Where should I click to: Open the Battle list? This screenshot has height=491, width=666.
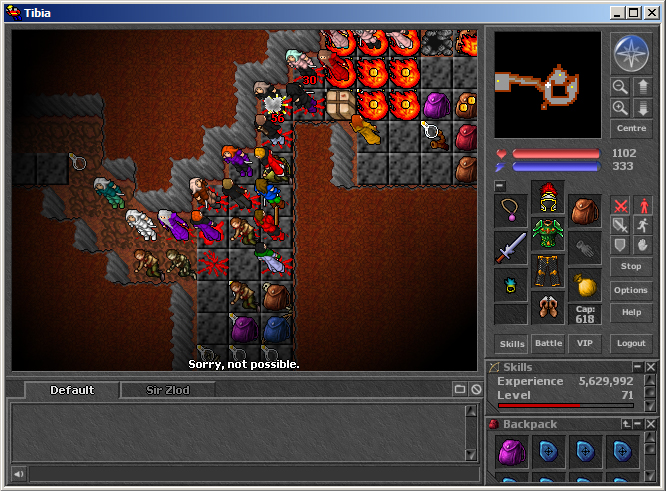click(548, 344)
